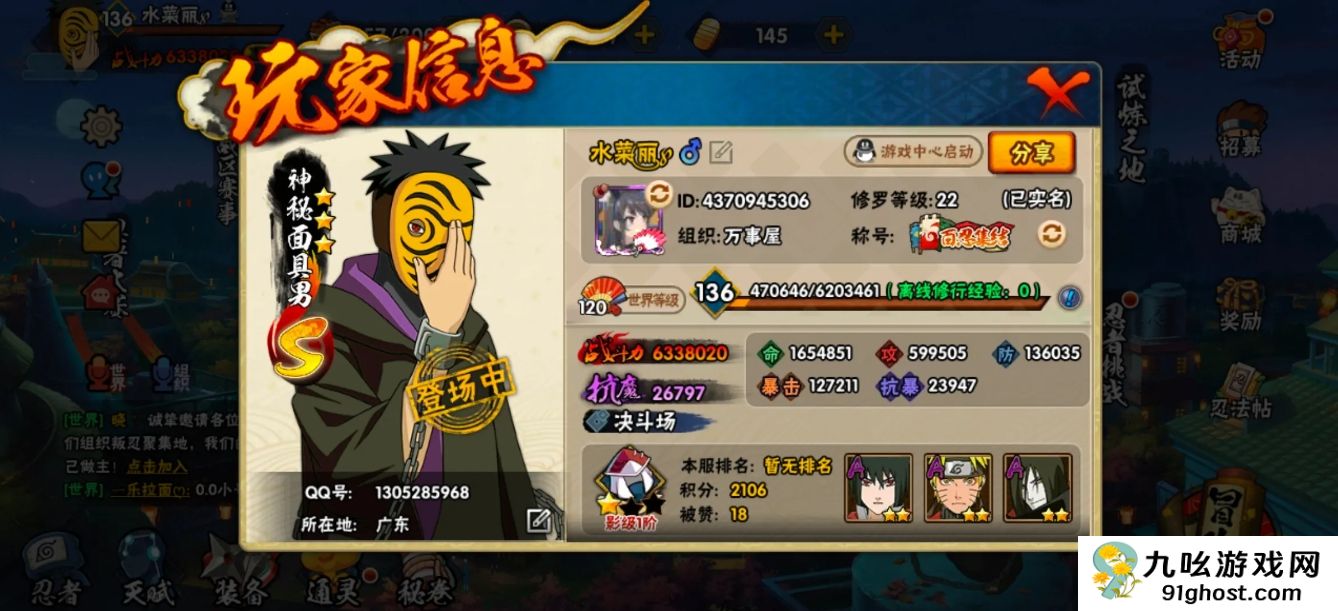Select the Orochimaru ninja portrait
The width and height of the screenshot is (1338, 611).
1037,488
